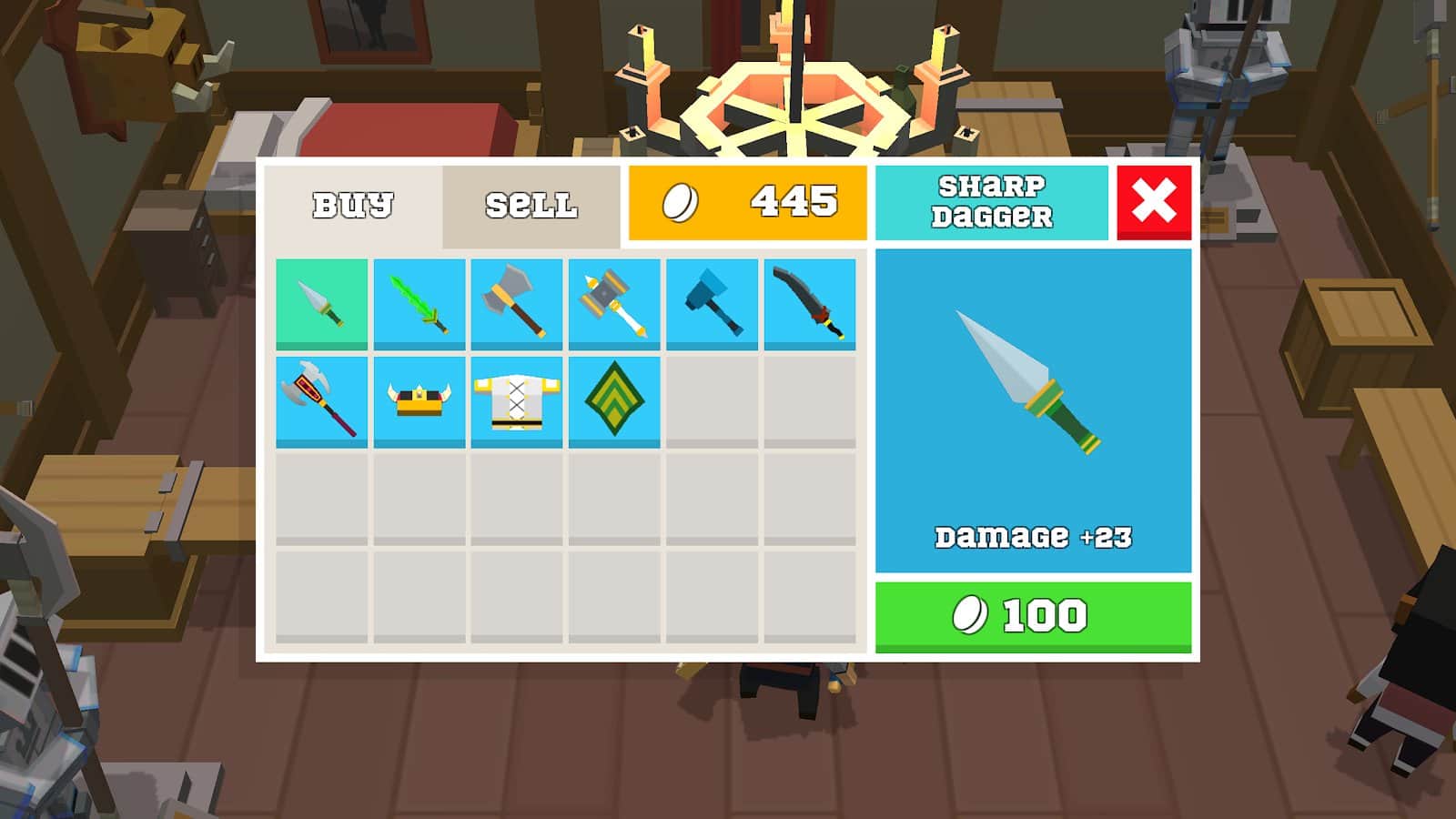Viewport: 1456px width, 819px height.
Task: Select the grey battle axe
Action: tap(517, 304)
